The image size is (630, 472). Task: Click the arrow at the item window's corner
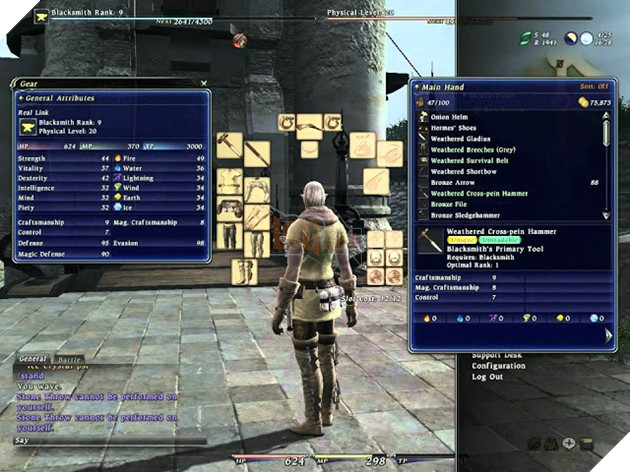coord(609,338)
